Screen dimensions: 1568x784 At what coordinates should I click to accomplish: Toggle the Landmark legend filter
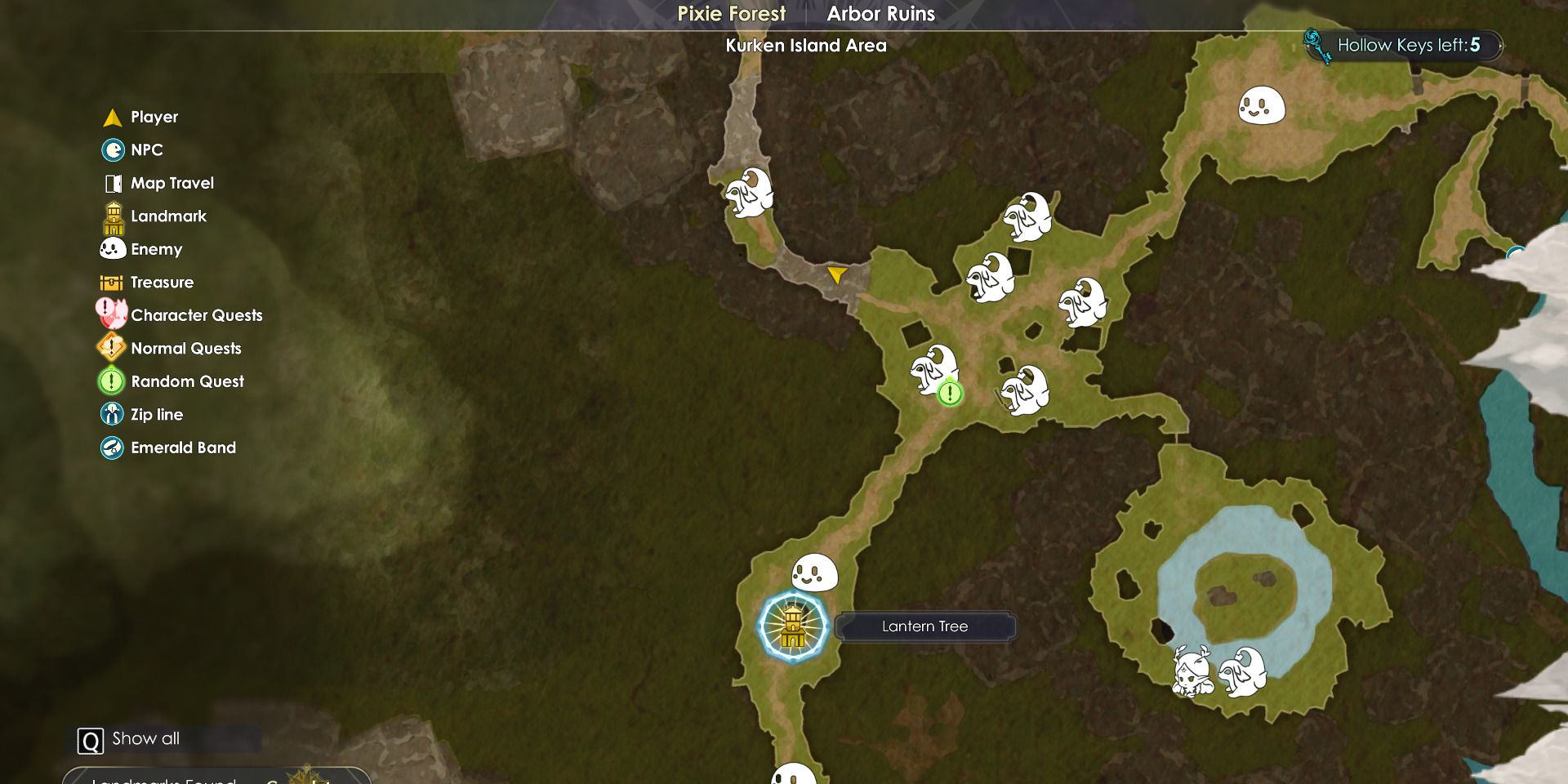(168, 216)
